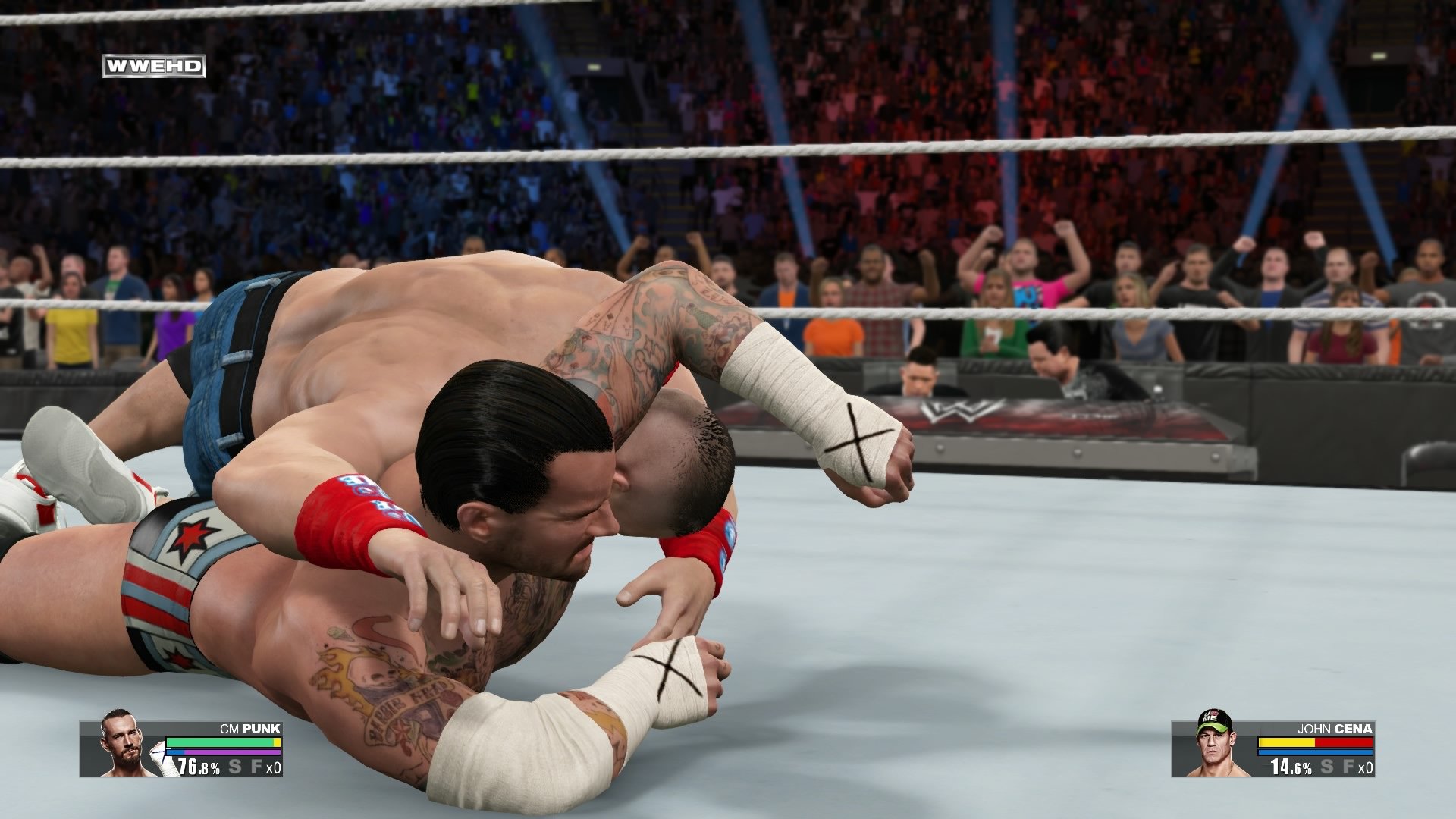Click John Cena's 14.6% damage readout
Image resolution: width=1456 pixels, height=819 pixels.
click(1289, 768)
